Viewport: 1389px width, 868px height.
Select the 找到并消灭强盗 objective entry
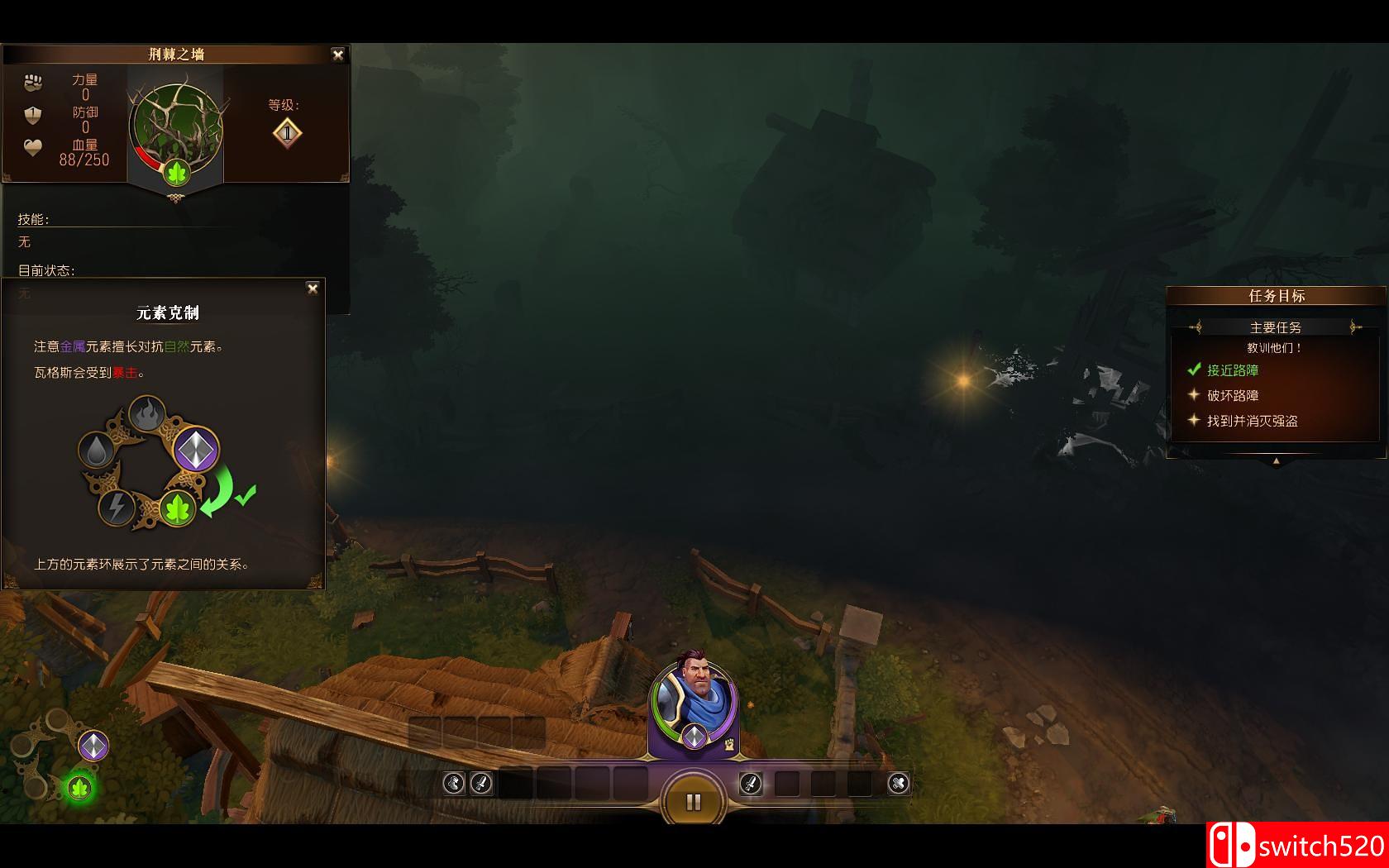(1252, 421)
